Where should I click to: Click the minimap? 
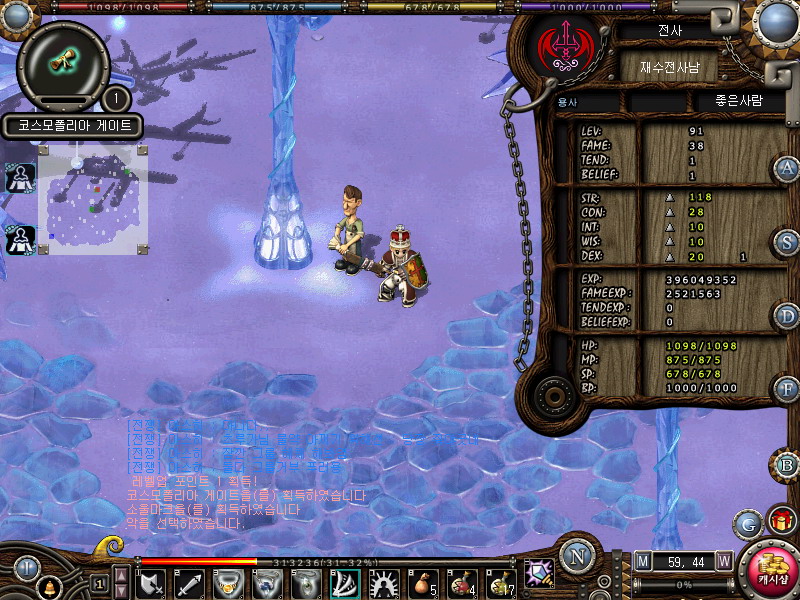click(x=92, y=198)
